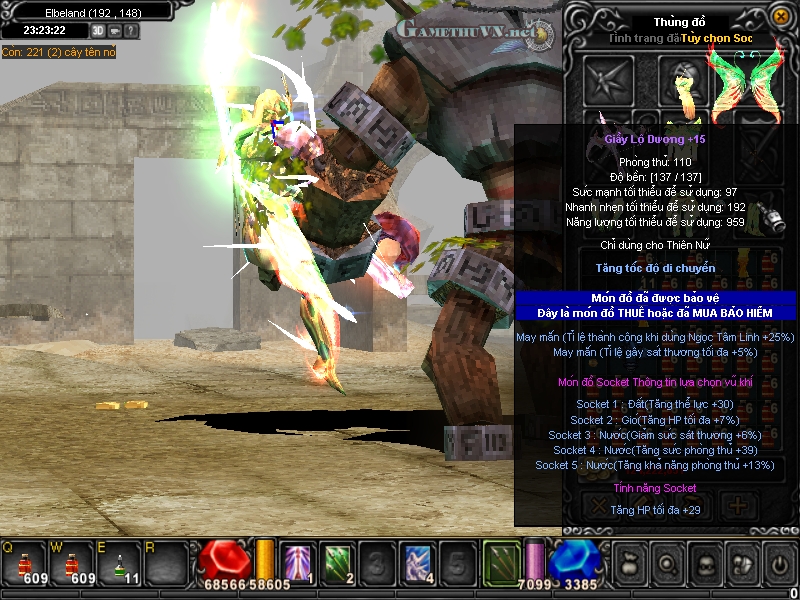Open the character face menu button

point(704,563)
